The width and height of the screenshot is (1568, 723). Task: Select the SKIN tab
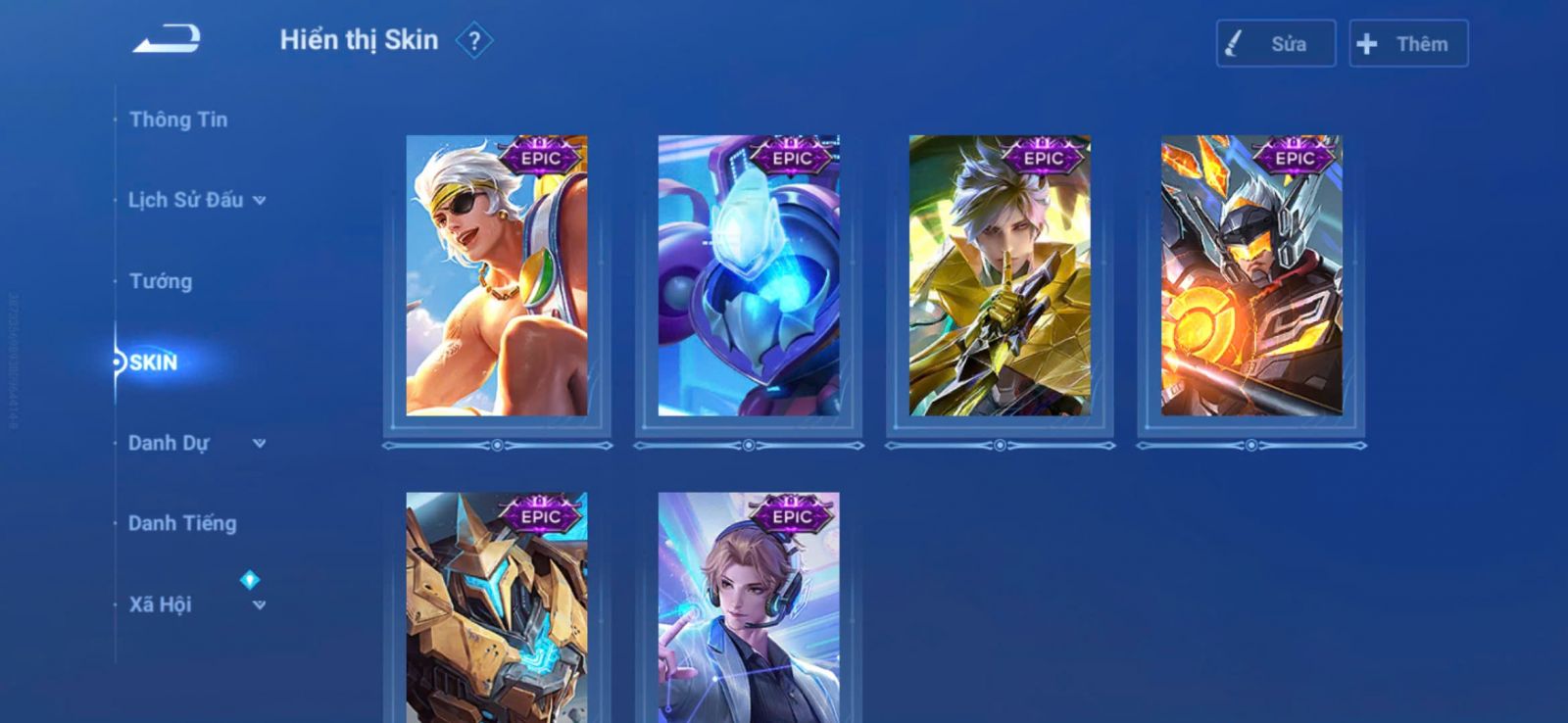pos(154,362)
